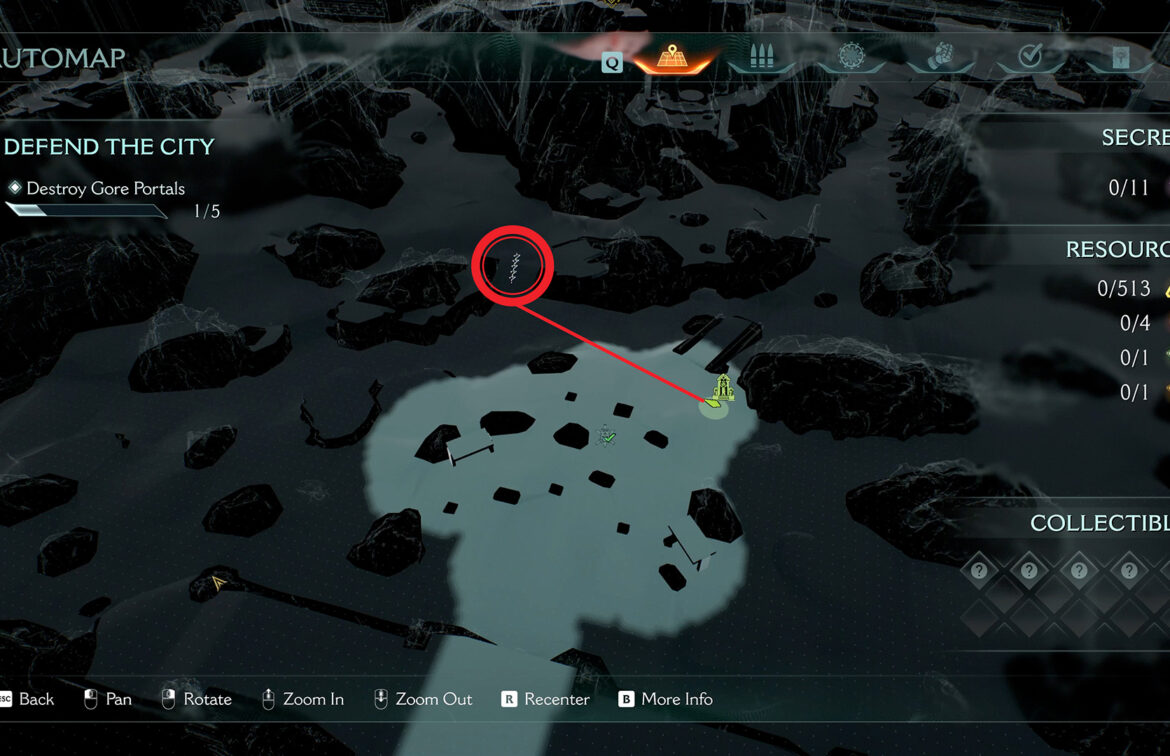The height and width of the screenshot is (756, 1170).
Task: Select the codex book tab
Action: point(1120,58)
